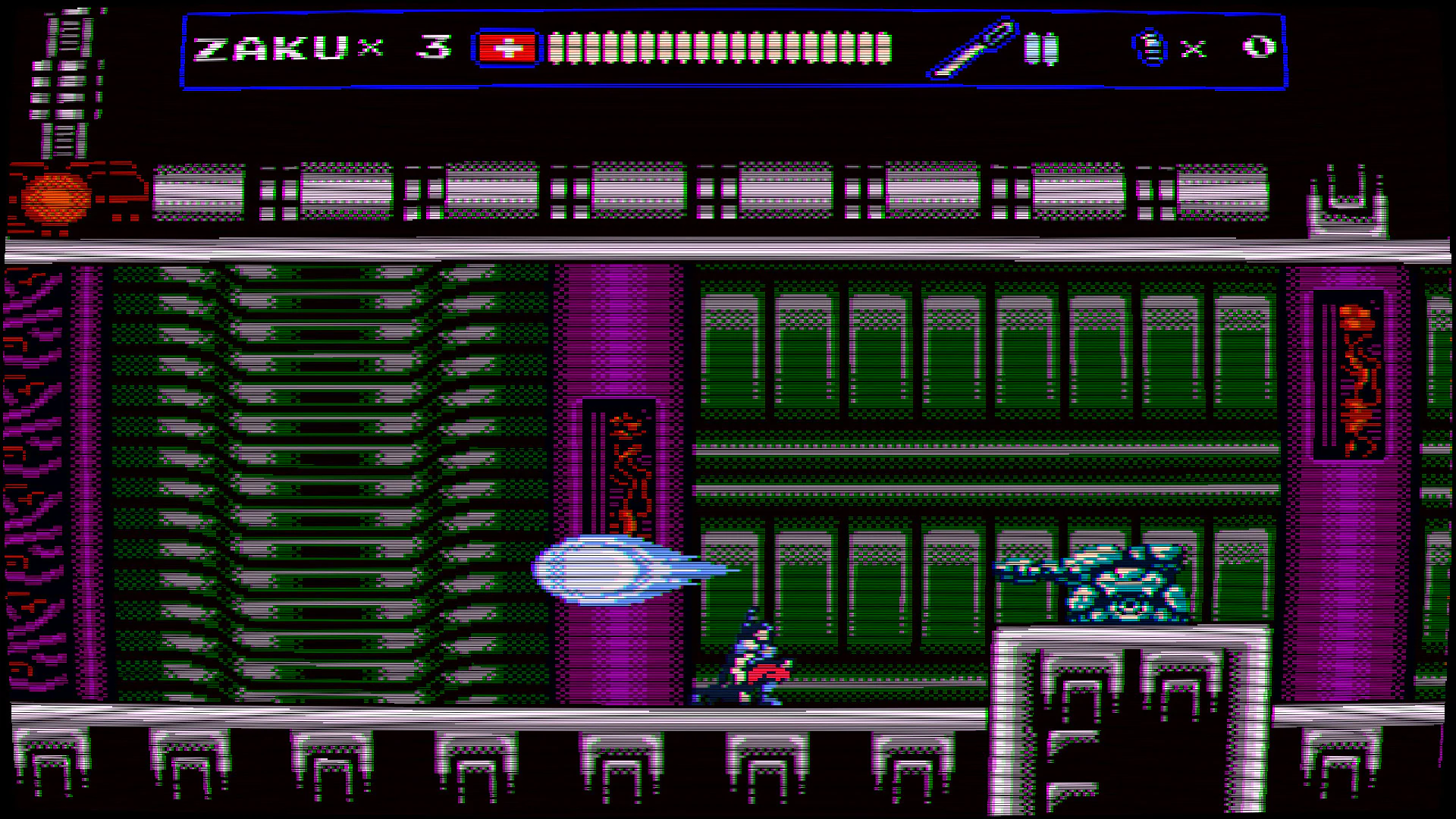Screen dimensions: 1456x819
Task: Click the middle of the pink health gauge
Action: [x=720, y=47]
